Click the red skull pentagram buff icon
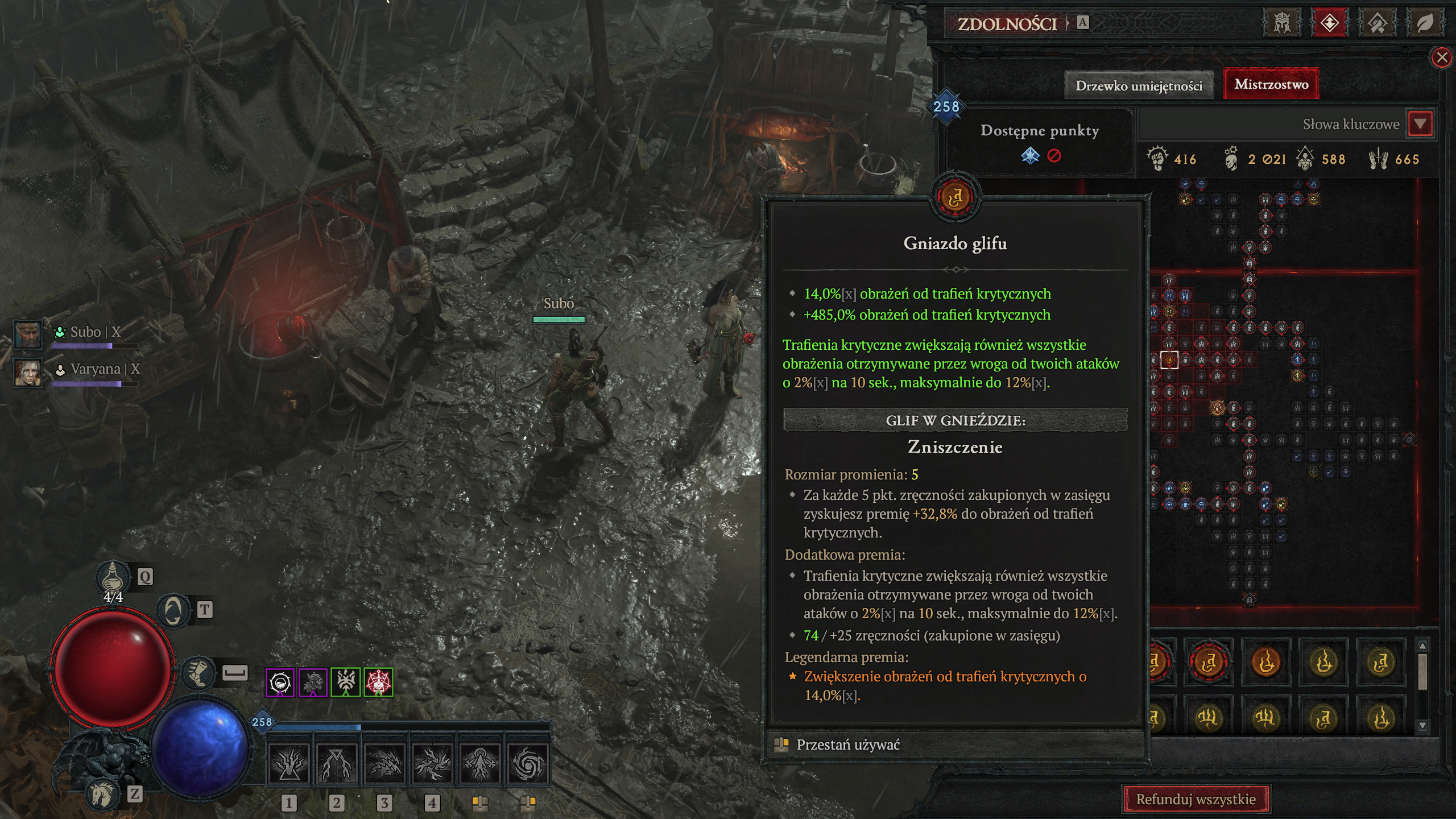The height and width of the screenshot is (819, 1456). click(x=378, y=682)
